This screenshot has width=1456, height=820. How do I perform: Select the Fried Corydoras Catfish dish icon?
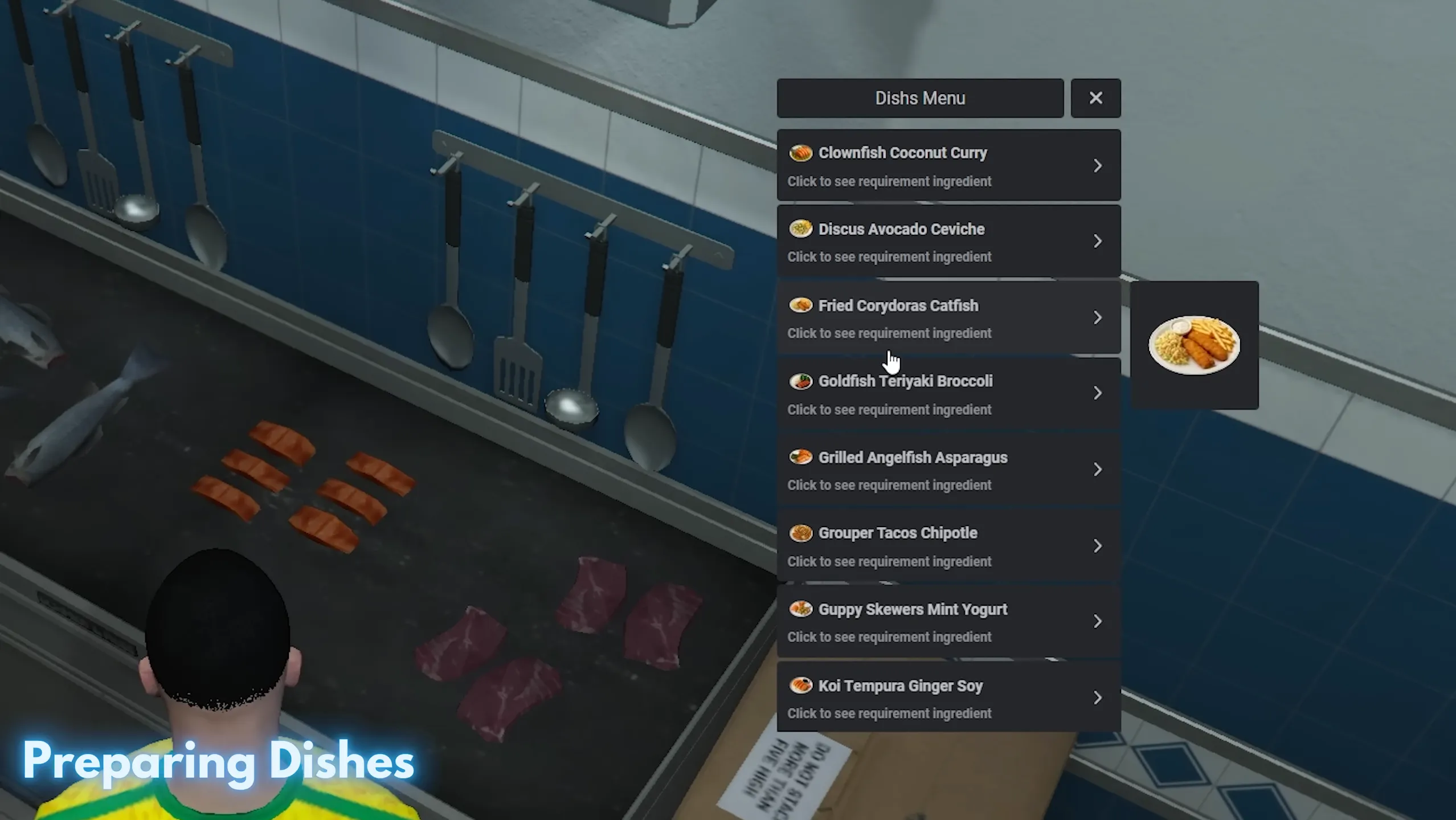pyautogui.click(x=801, y=305)
